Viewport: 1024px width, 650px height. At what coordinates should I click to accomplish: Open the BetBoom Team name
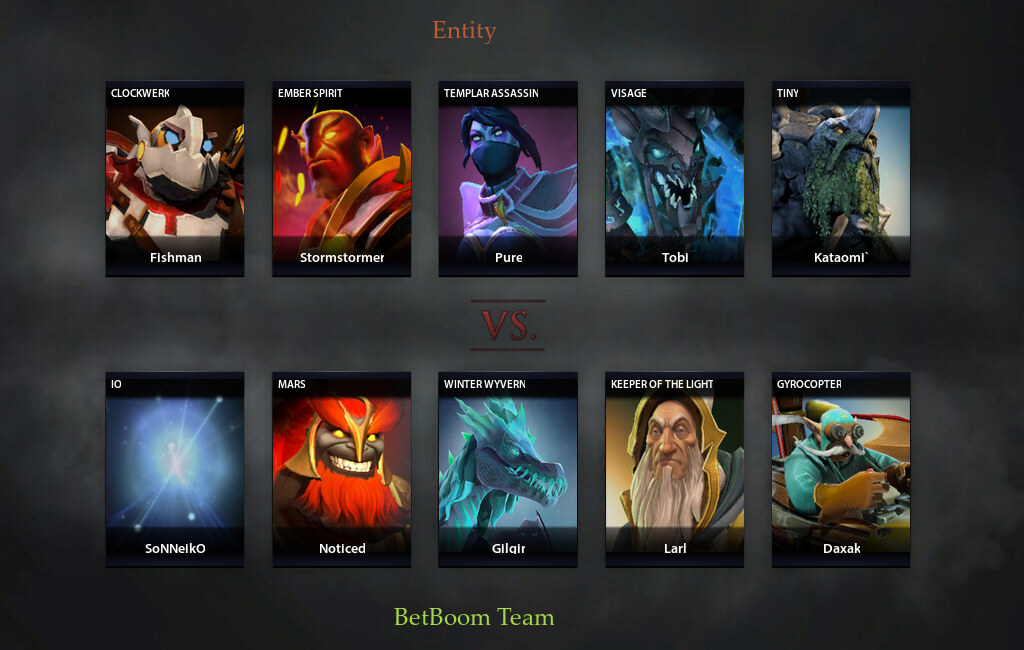(474, 617)
